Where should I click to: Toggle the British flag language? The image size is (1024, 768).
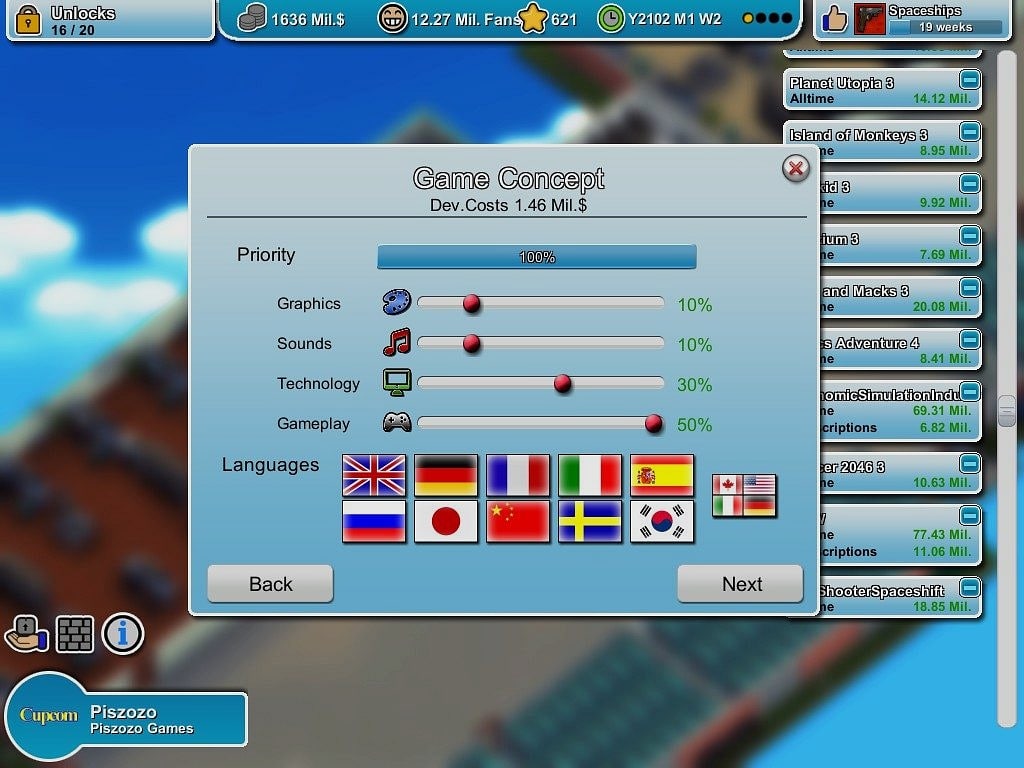(374, 476)
